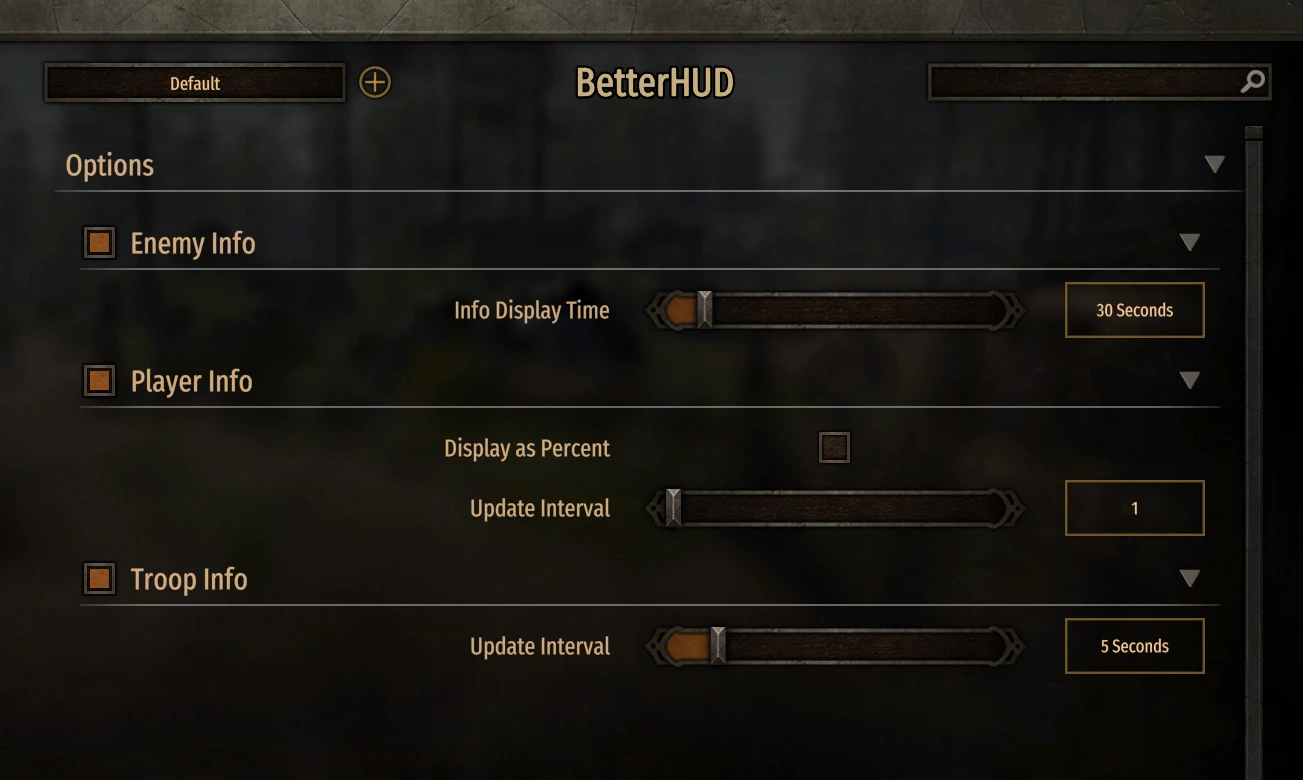Click the 5 Seconds value box

pos(1134,646)
